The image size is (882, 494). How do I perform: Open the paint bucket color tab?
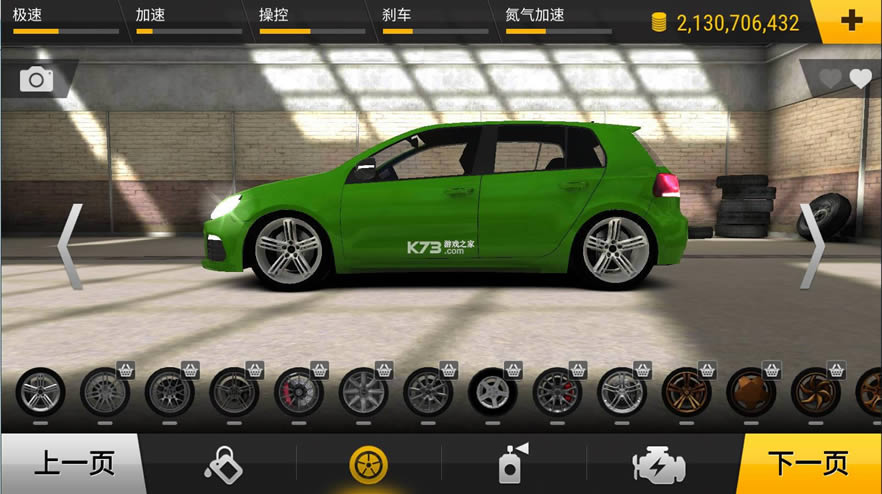pos(222,464)
